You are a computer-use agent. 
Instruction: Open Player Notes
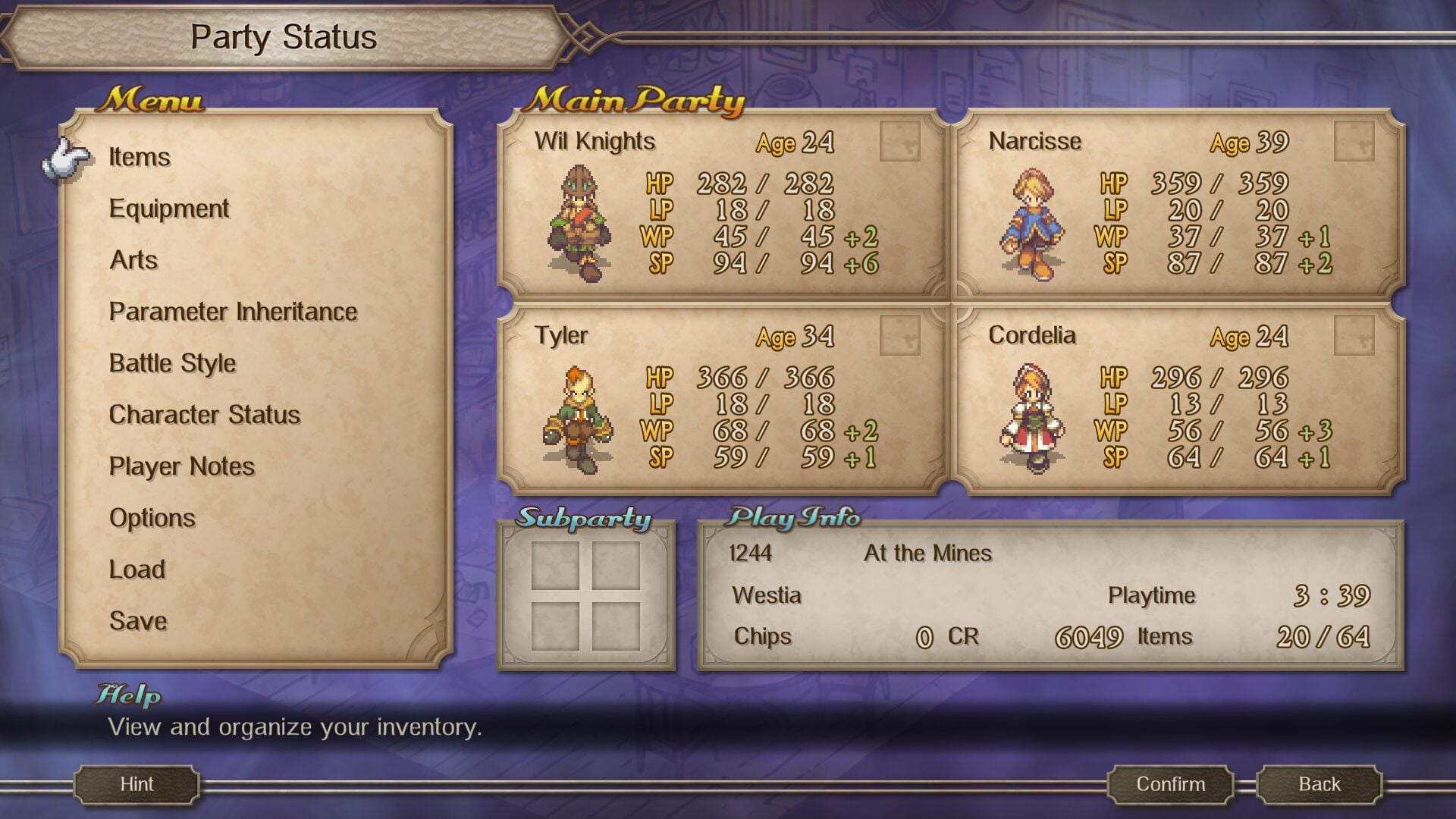(x=181, y=466)
